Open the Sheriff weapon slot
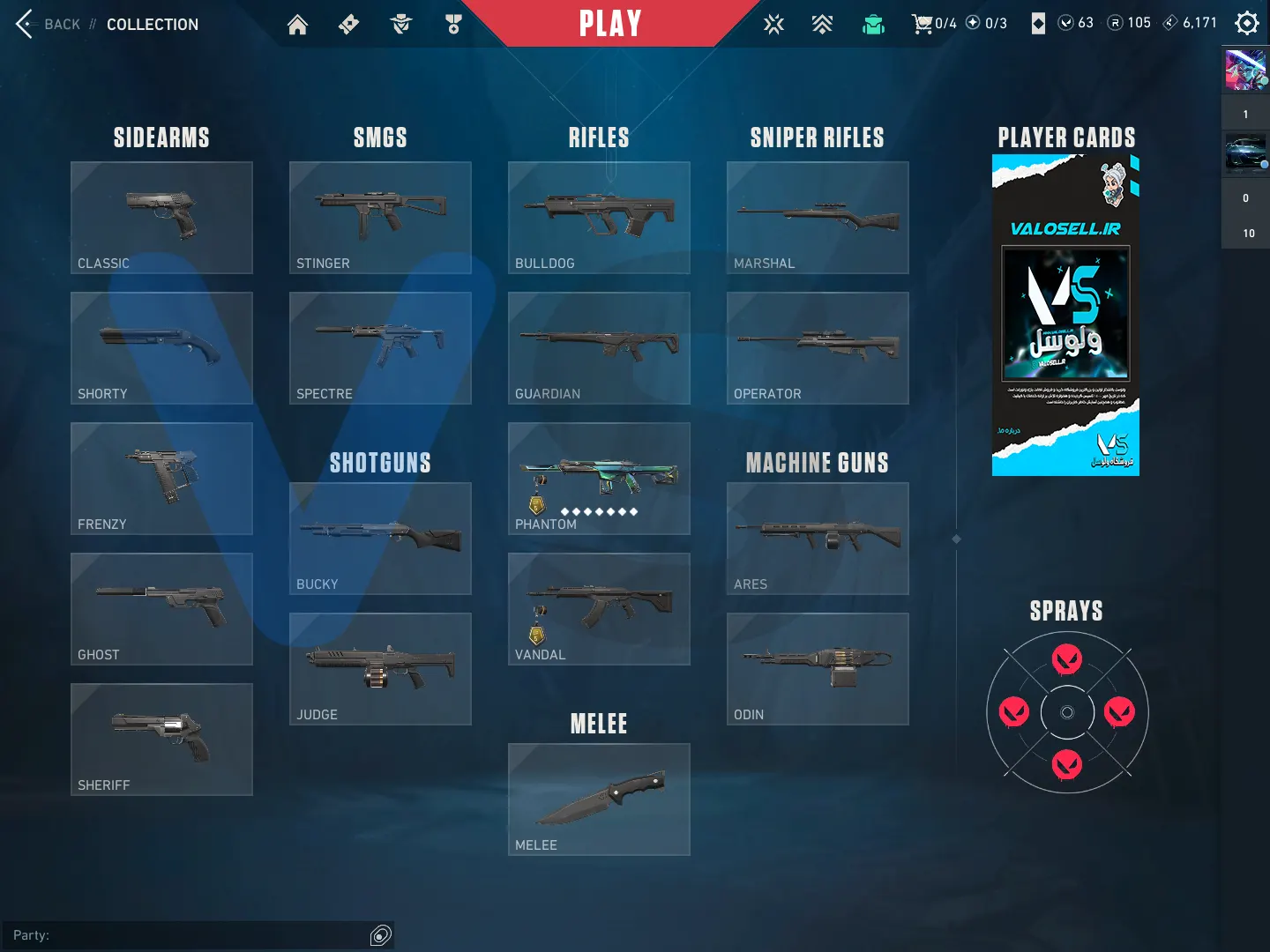The height and width of the screenshot is (952, 1270). (x=161, y=740)
